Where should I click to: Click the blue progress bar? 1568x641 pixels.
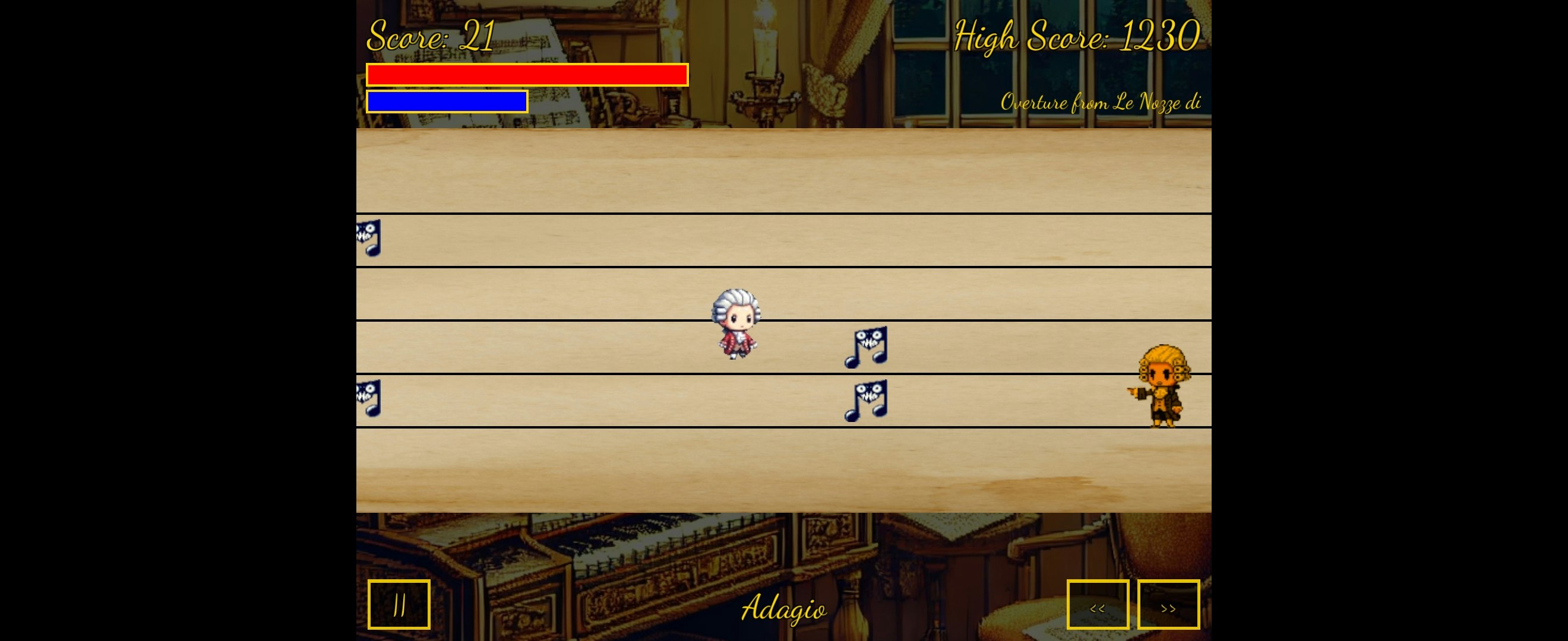point(447,101)
